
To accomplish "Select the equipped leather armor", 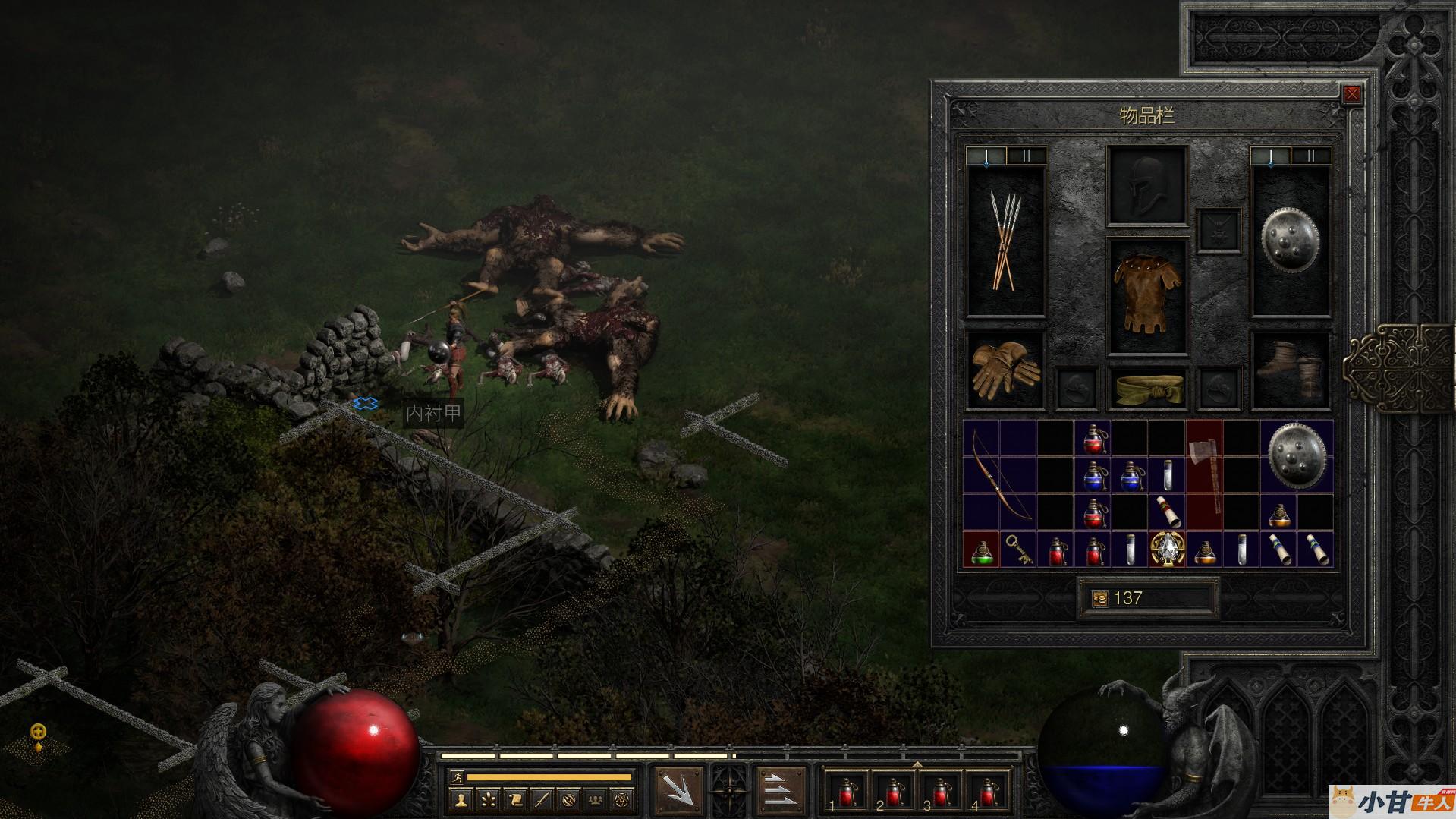I will (1146, 295).
